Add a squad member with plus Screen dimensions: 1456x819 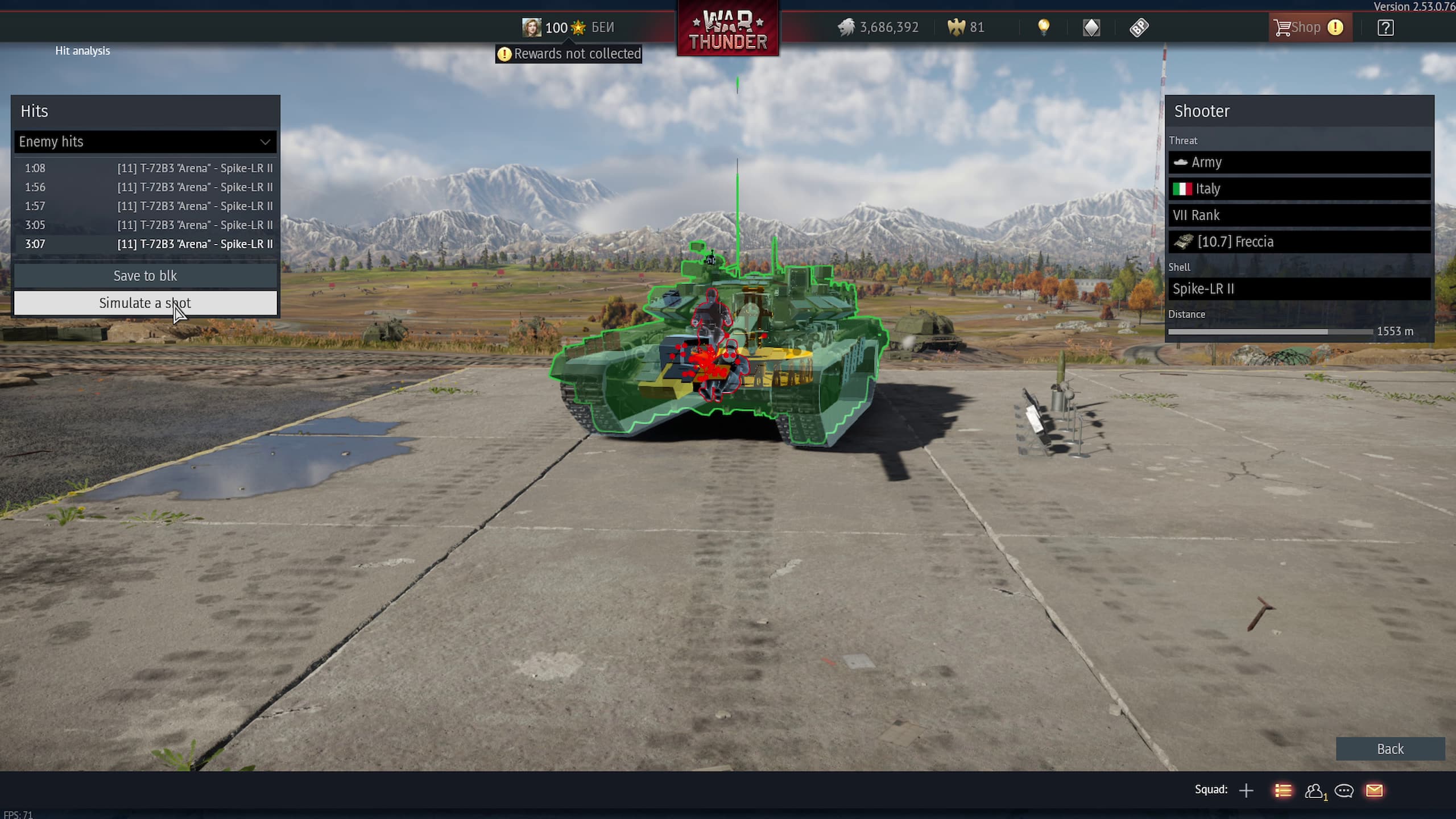pos(1246,791)
